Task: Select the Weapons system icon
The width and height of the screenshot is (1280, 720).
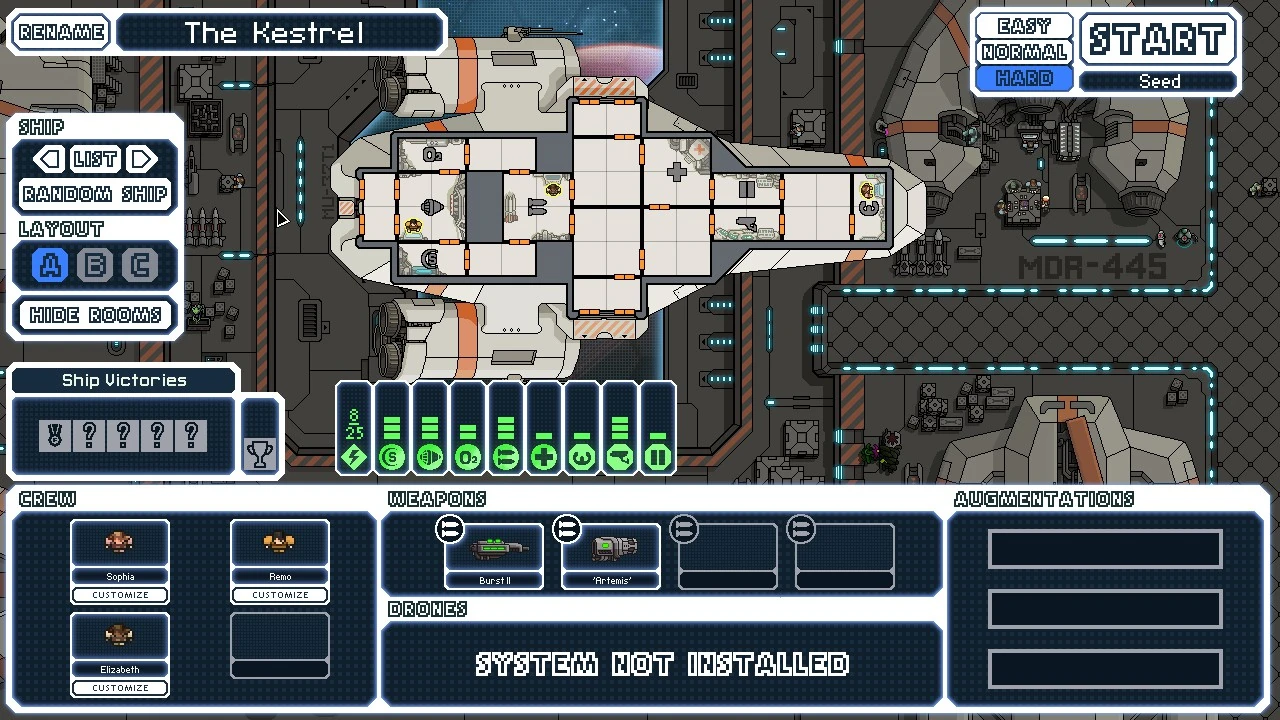Action: (505, 457)
